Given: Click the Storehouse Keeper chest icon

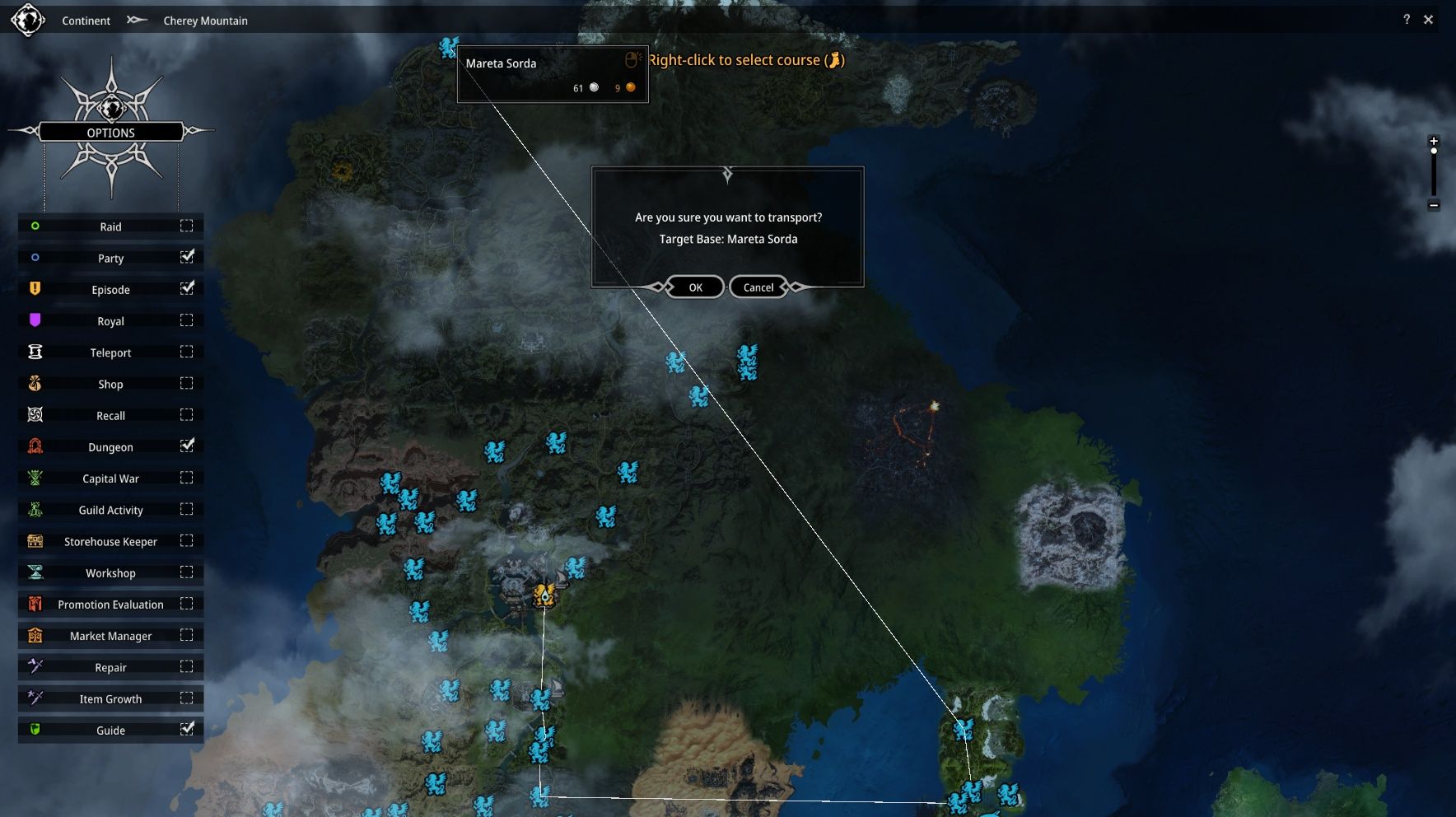Looking at the screenshot, I should pos(34,541).
